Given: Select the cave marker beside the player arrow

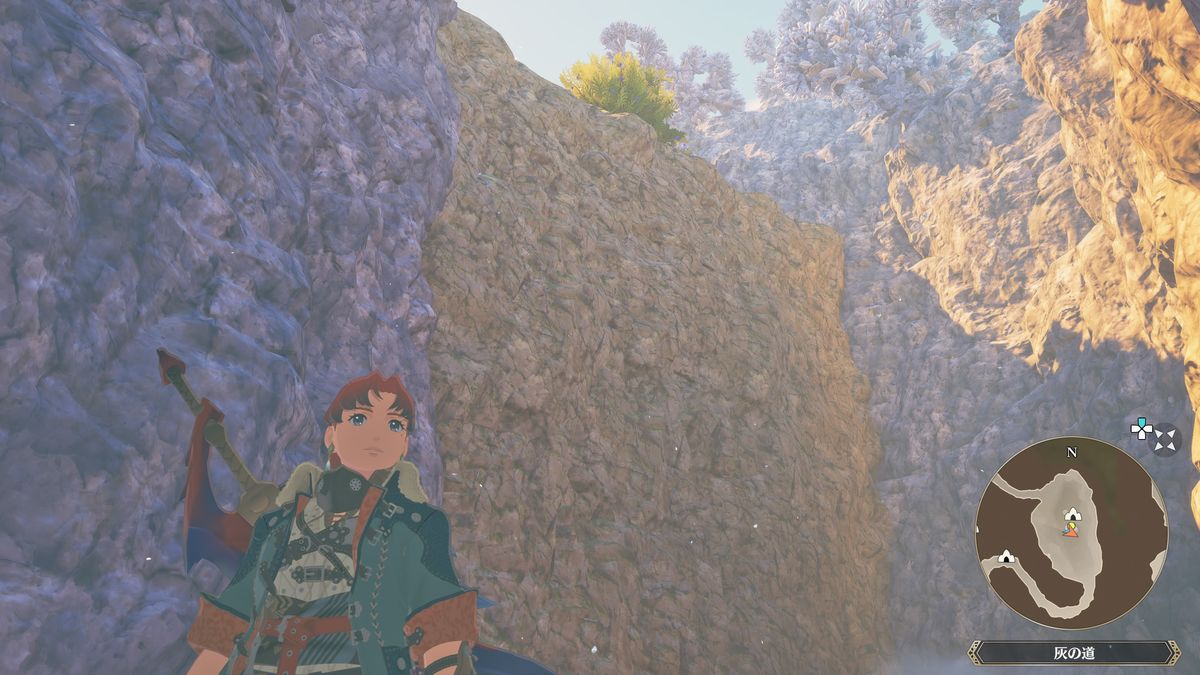Looking at the screenshot, I should pos(1072,514).
